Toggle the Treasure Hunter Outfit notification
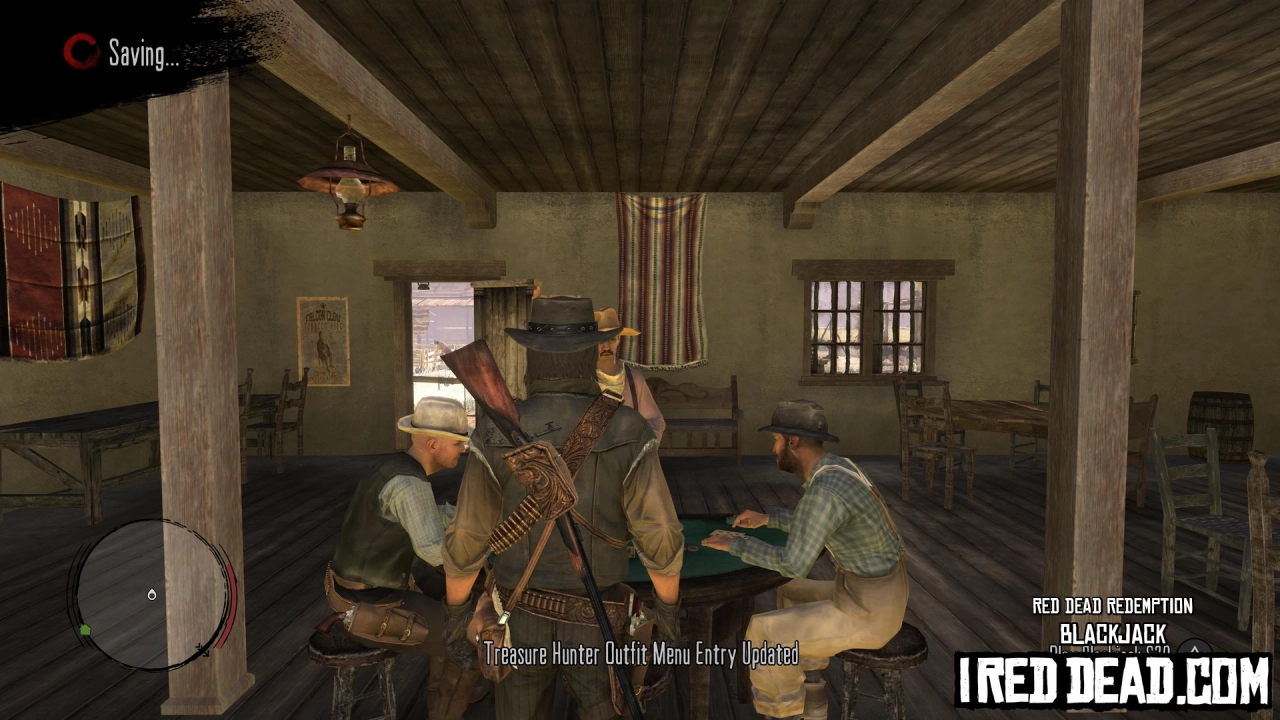1280x720 pixels. 641,655
